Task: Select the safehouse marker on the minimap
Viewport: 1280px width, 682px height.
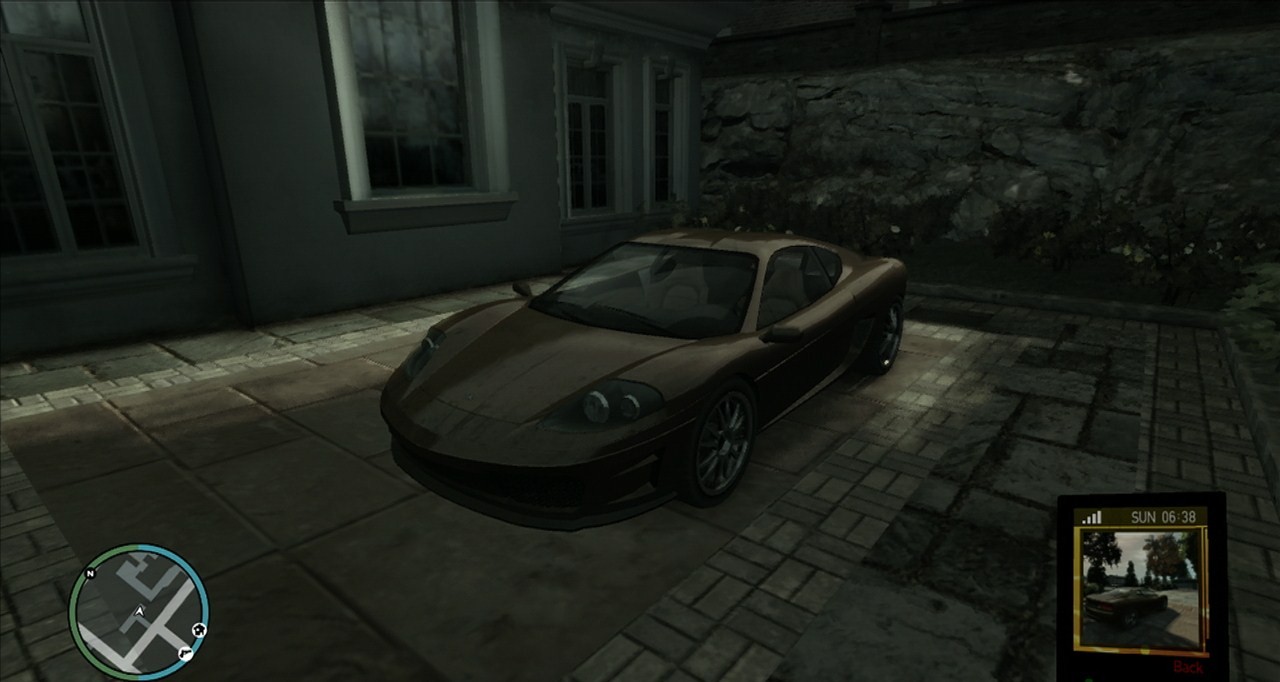Action: click(198, 629)
